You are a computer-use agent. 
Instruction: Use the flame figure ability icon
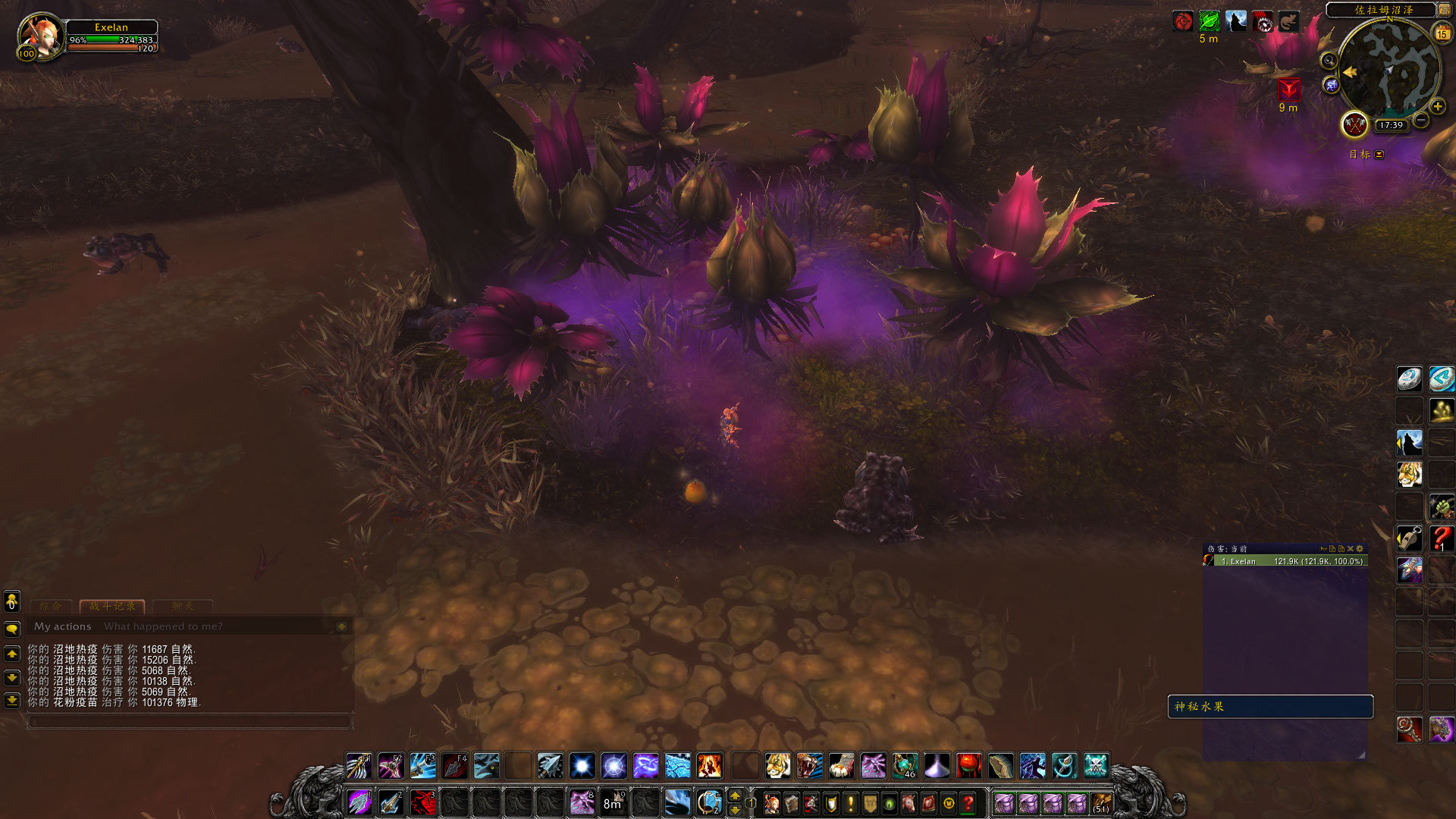point(709,766)
